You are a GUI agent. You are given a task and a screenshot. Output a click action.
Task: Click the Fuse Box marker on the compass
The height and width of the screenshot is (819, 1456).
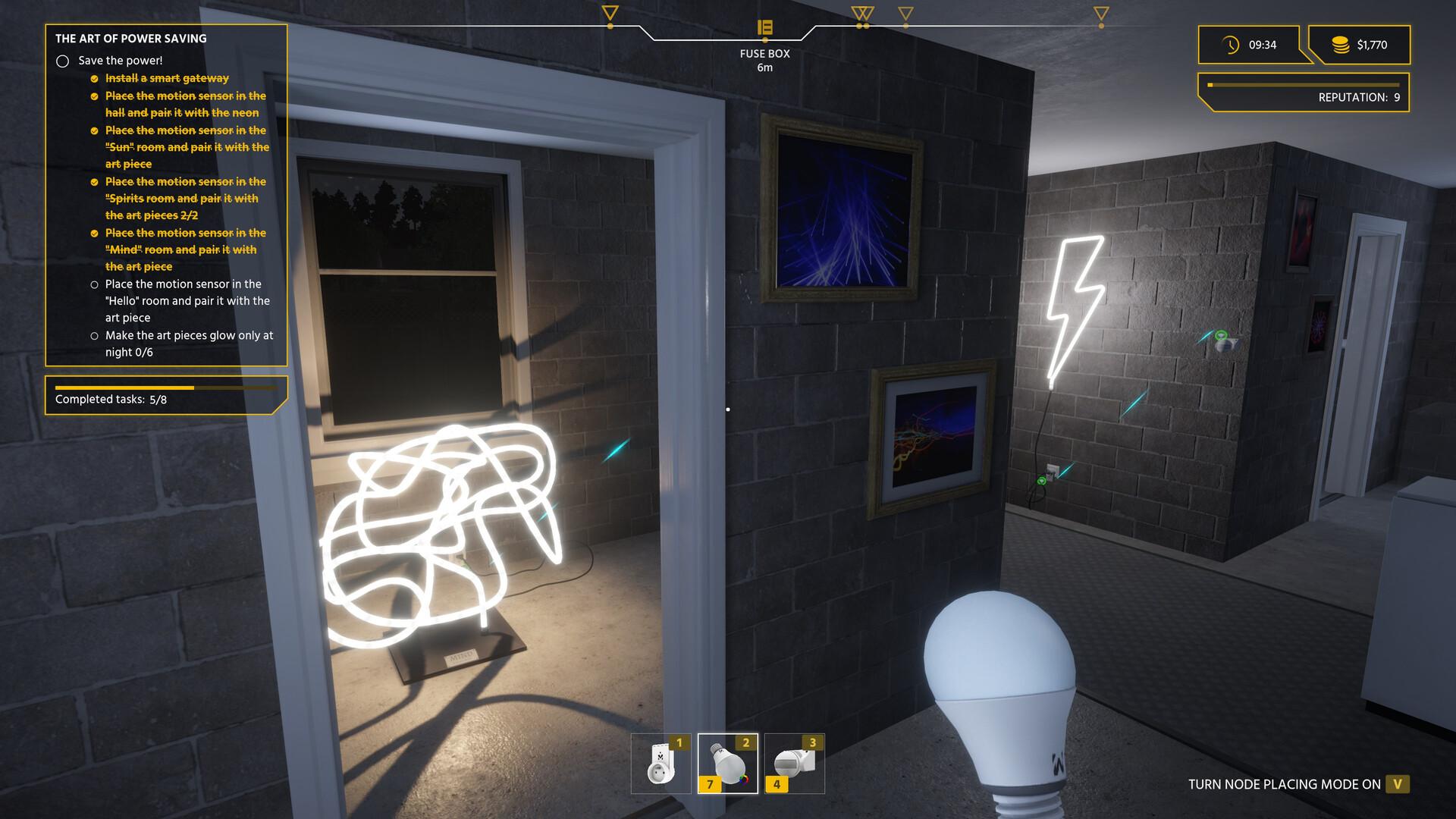click(765, 25)
